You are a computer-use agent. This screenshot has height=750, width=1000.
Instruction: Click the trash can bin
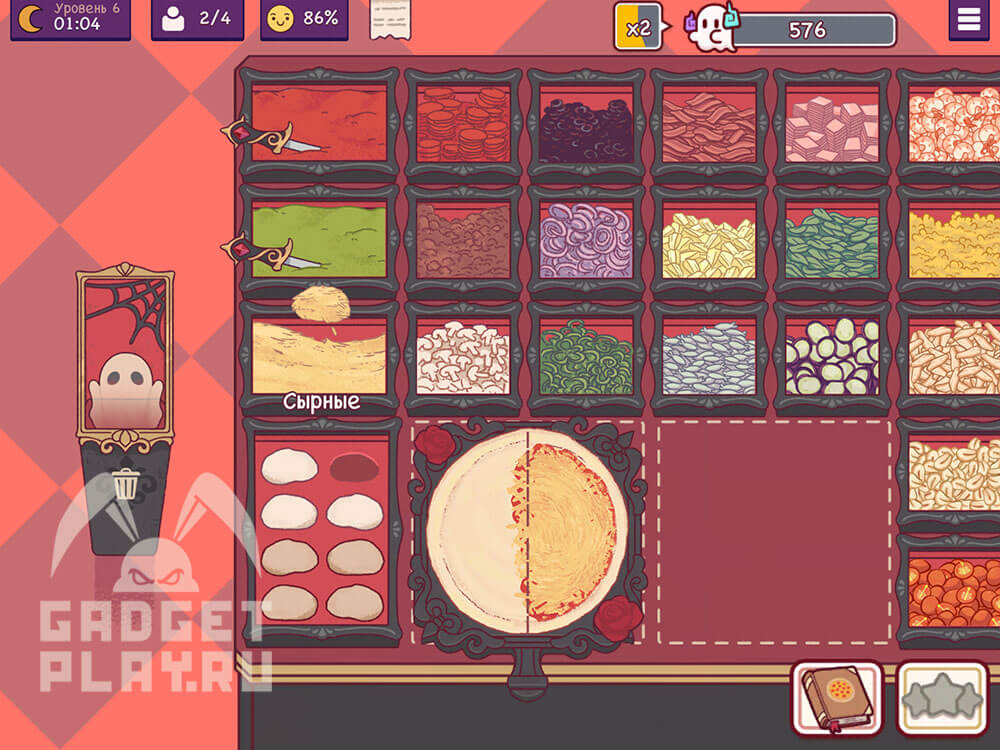(125, 487)
